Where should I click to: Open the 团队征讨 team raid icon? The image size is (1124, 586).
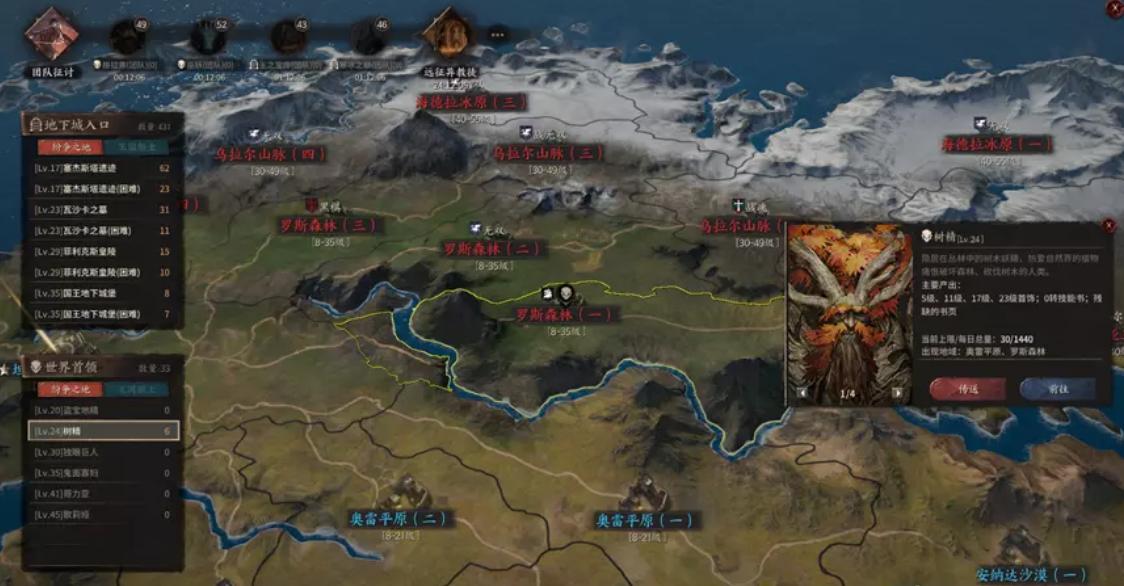coord(51,36)
